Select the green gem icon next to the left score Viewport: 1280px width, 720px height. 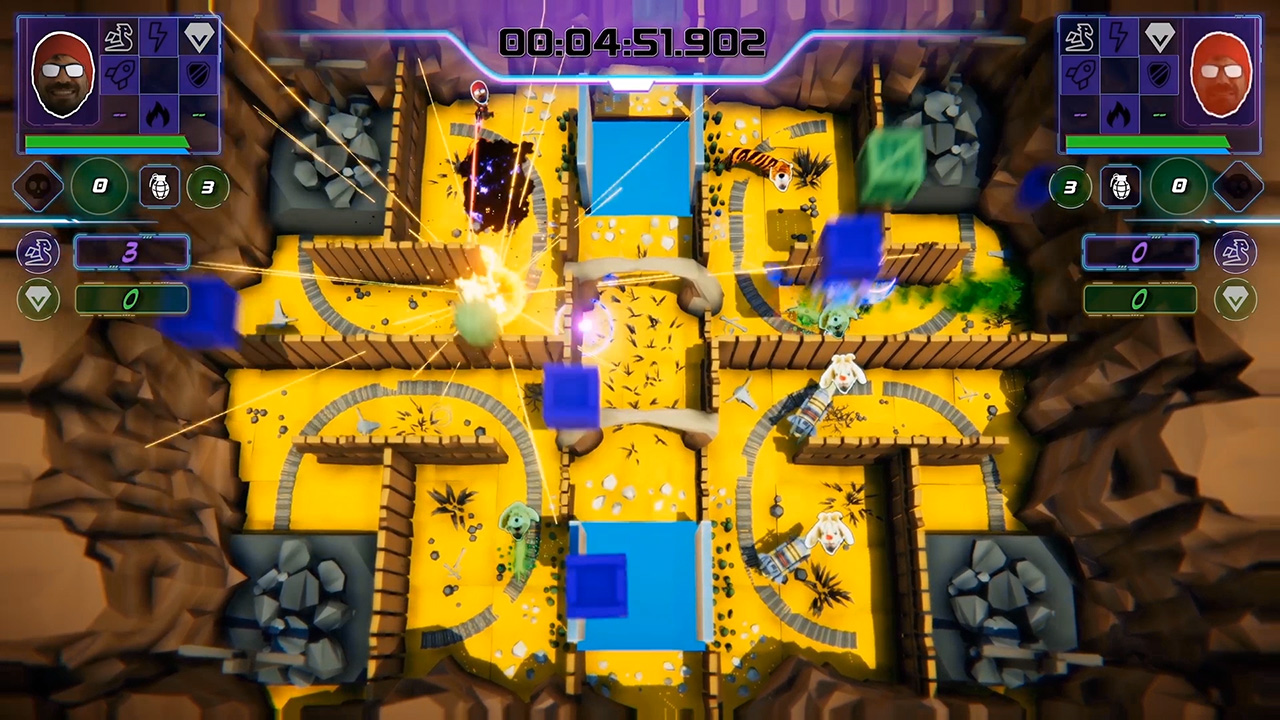tap(38, 300)
